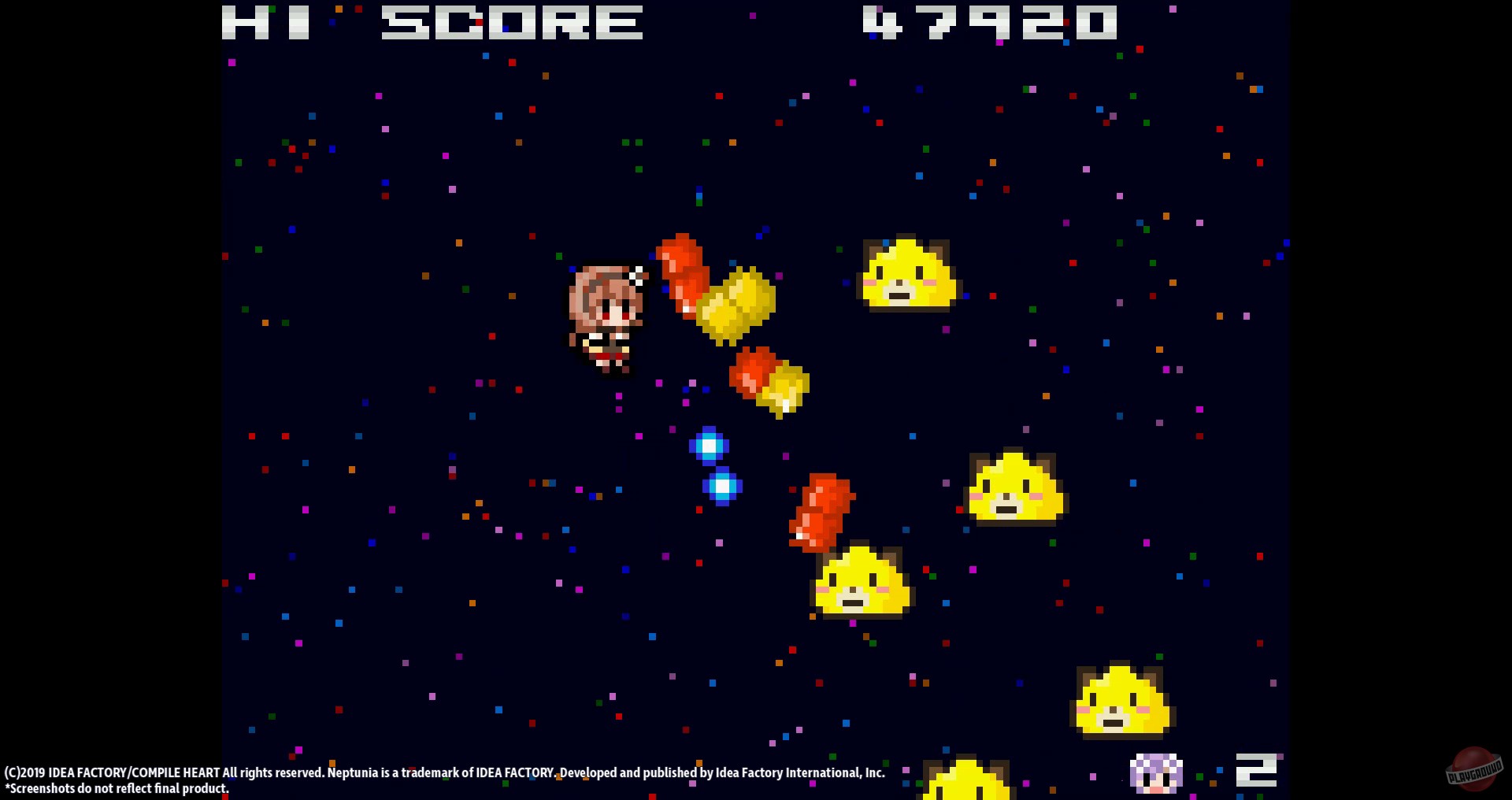Select the yellow Dogoo enemy near the top
1512x800 pixels.
(x=906, y=276)
